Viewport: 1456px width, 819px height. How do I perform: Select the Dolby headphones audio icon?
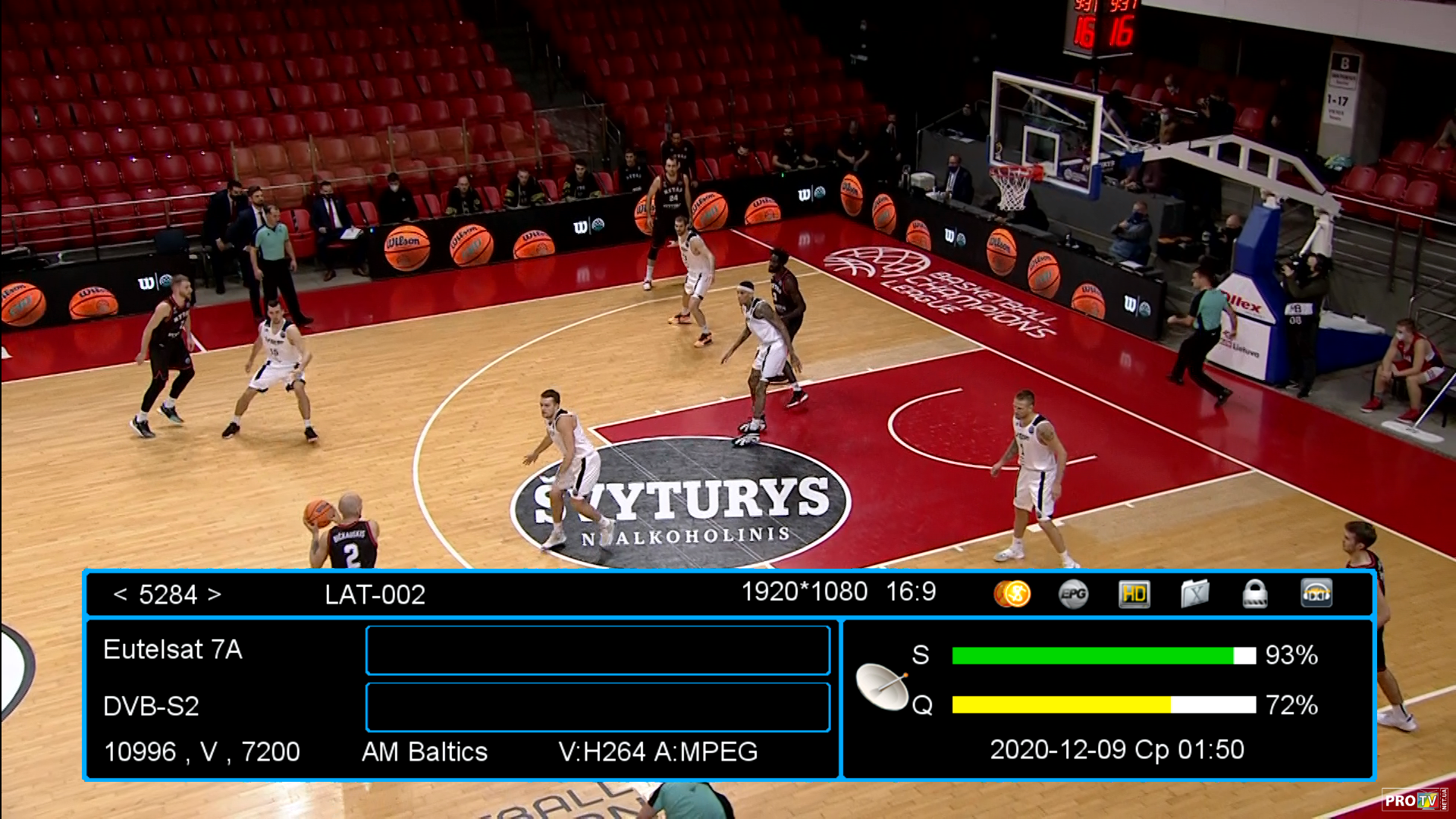(1316, 594)
